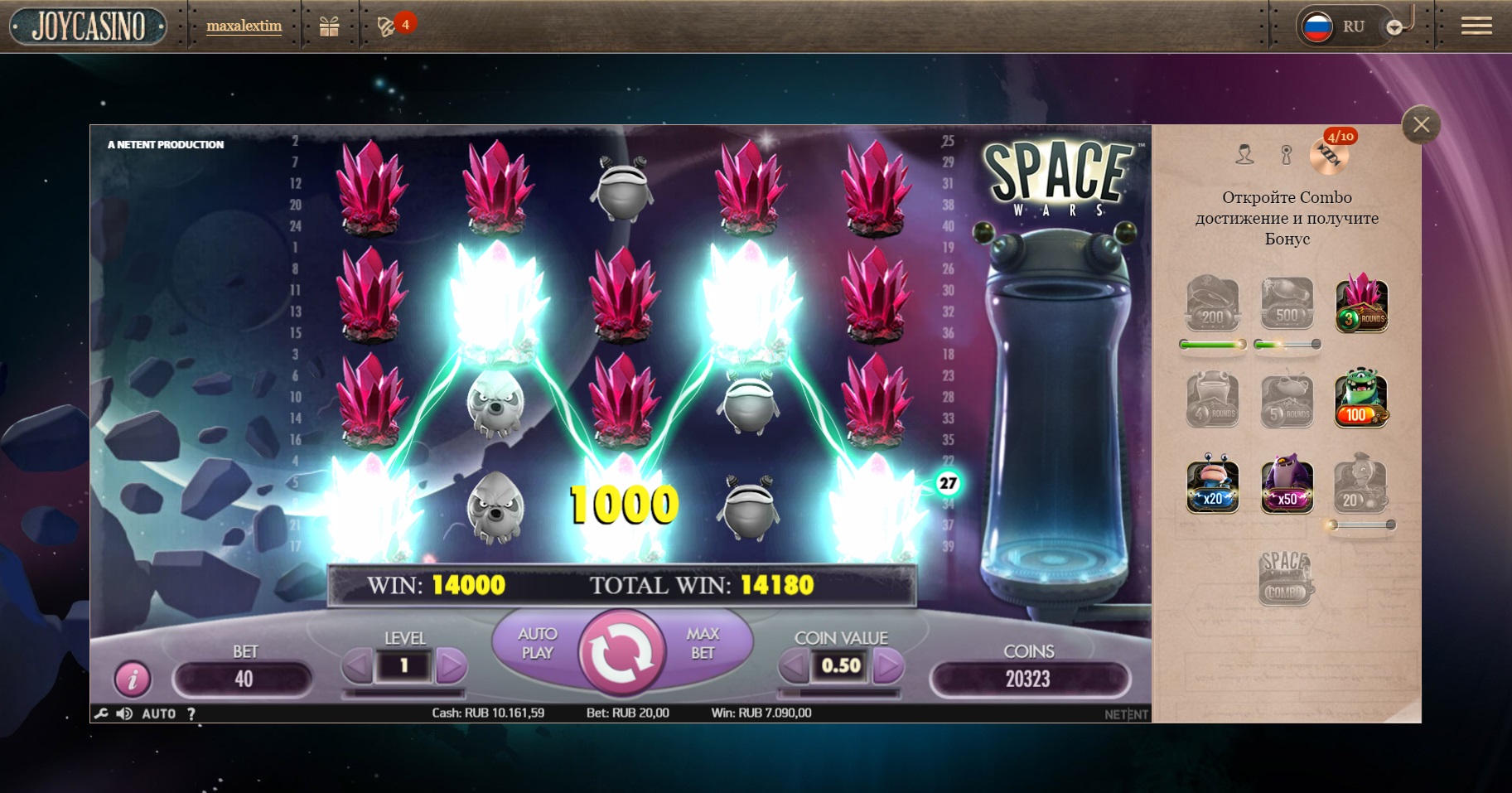Start Auto Play mode
Viewport: 1512px width, 793px height.
[538, 643]
